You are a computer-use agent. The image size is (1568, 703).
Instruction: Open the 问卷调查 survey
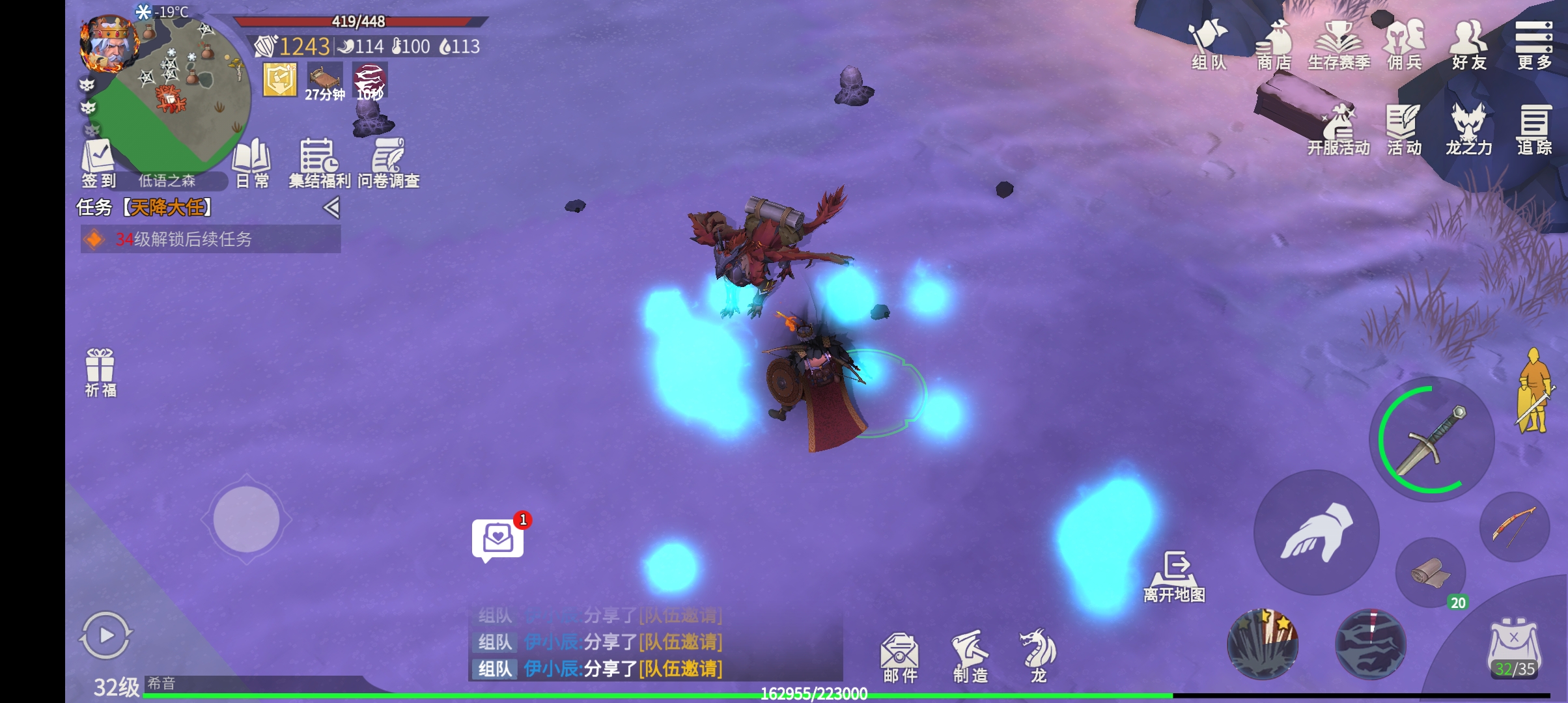coord(388,163)
